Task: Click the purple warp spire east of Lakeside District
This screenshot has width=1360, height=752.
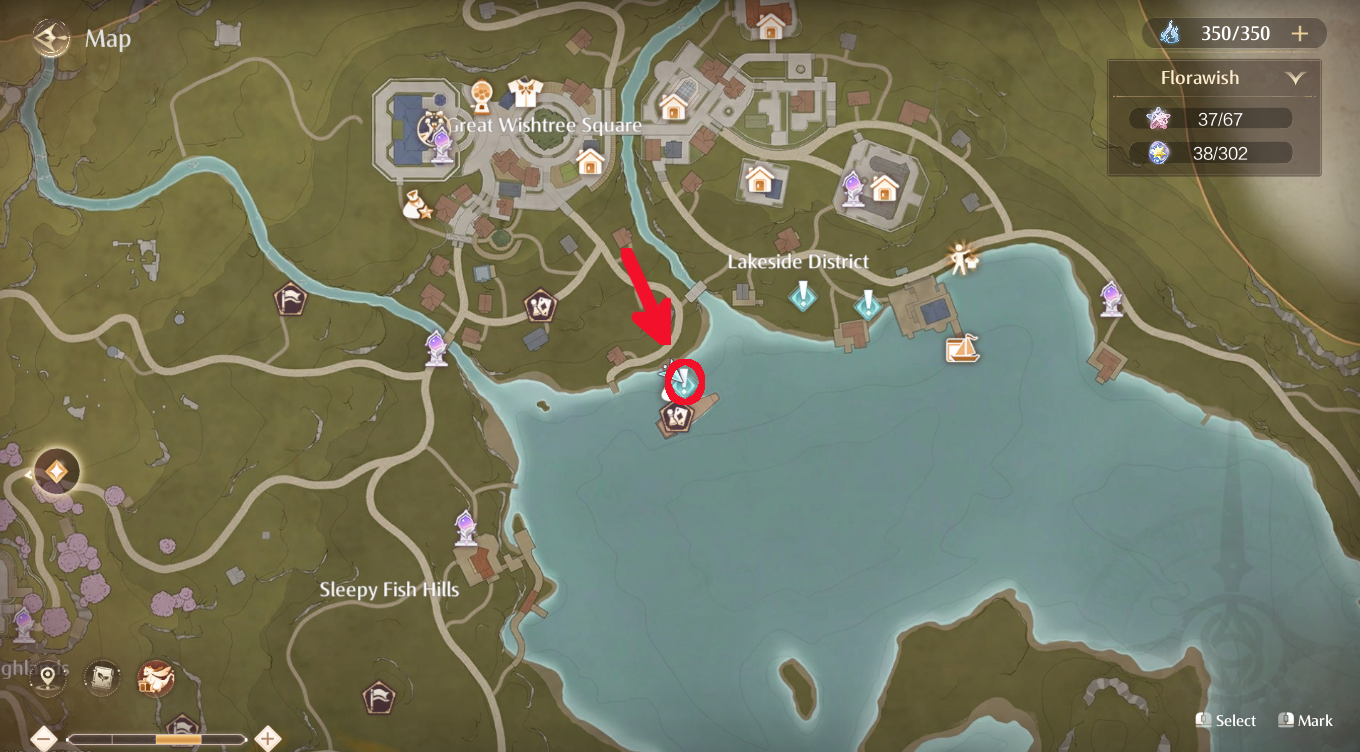Action: [x=1110, y=297]
